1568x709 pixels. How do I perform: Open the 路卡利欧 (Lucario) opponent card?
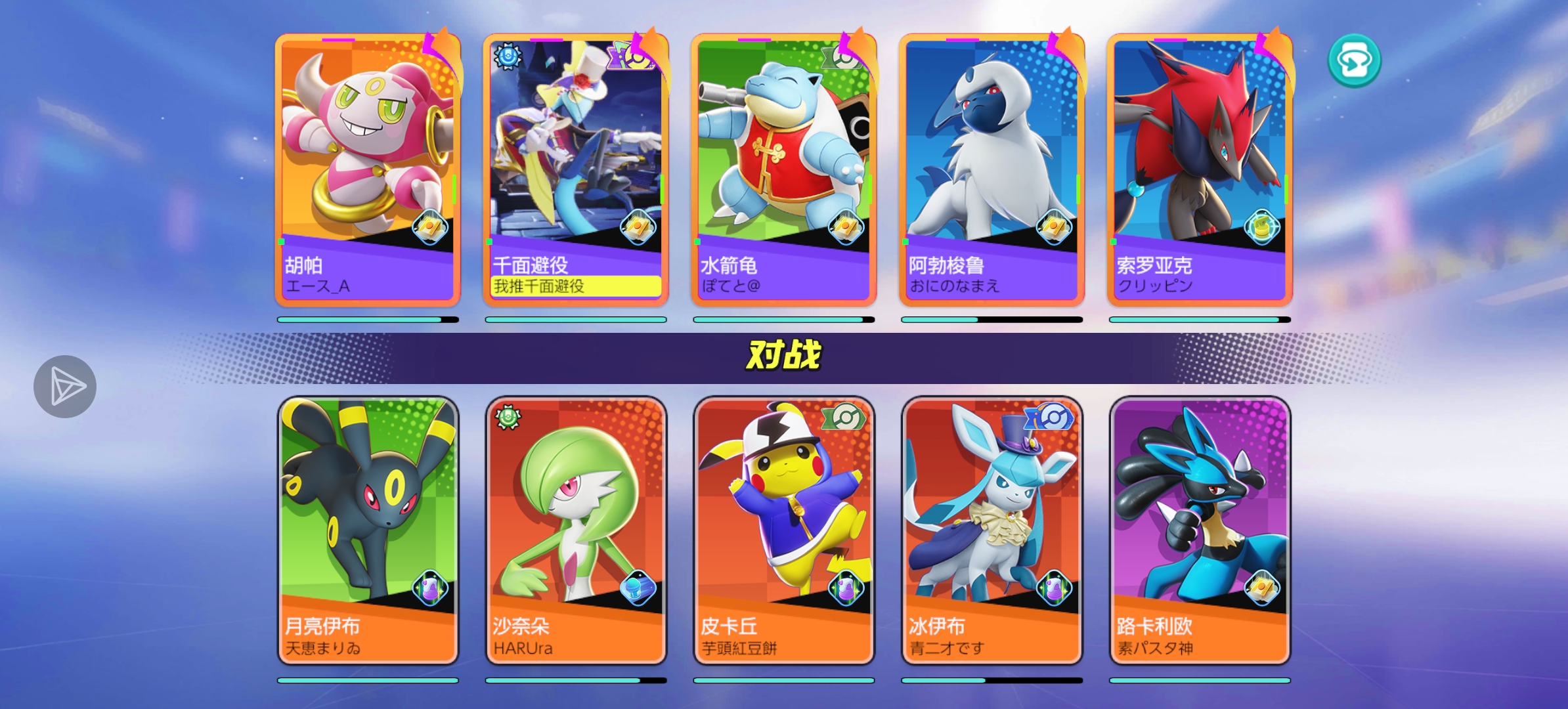pyautogui.click(x=1200, y=530)
